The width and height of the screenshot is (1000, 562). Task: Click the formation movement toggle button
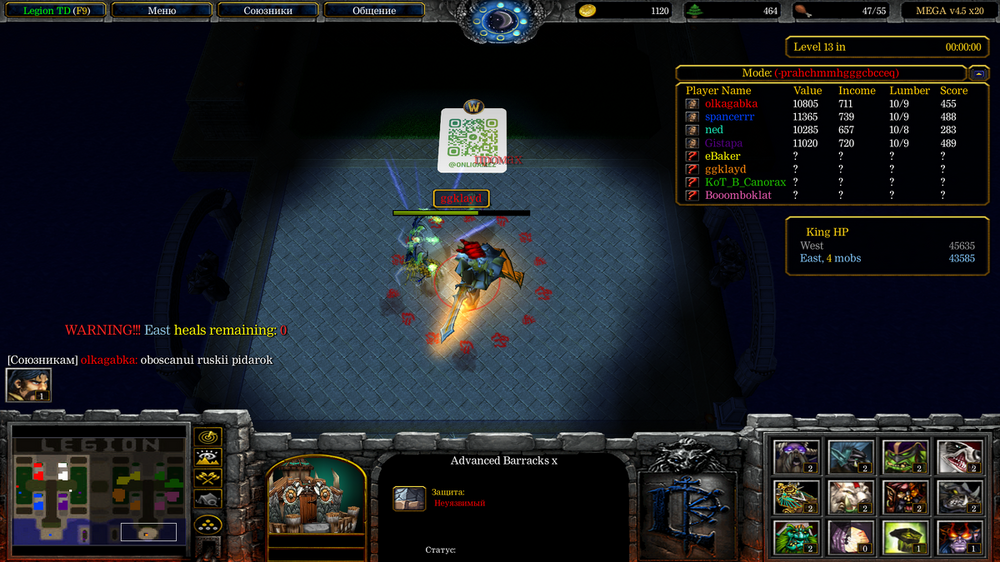[208, 524]
